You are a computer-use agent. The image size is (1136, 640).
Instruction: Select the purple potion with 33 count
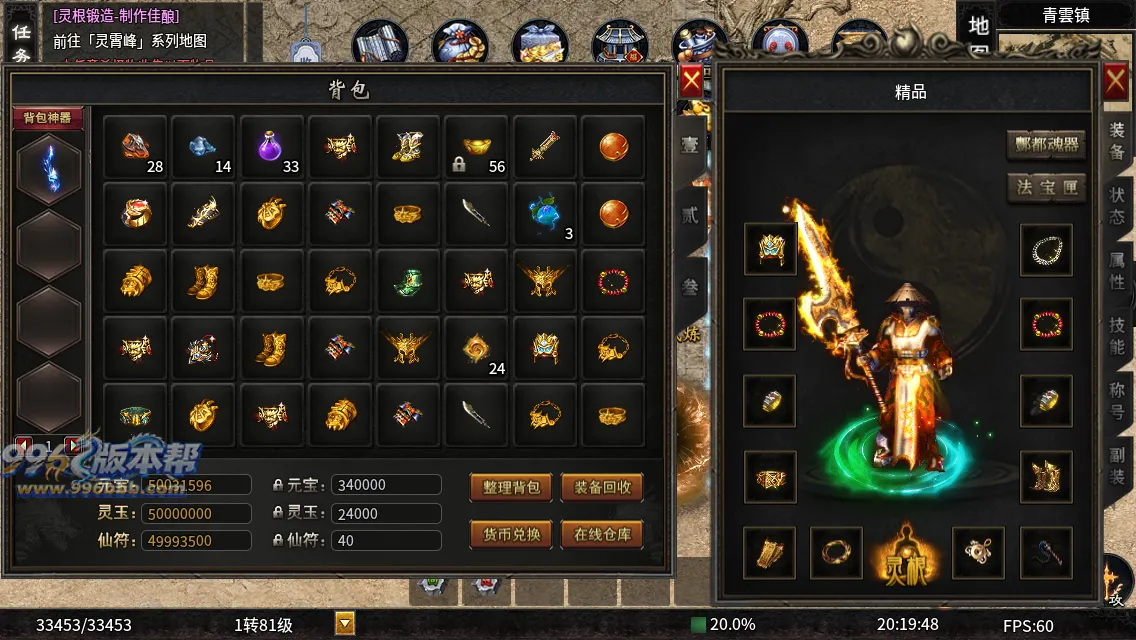(271, 148)
